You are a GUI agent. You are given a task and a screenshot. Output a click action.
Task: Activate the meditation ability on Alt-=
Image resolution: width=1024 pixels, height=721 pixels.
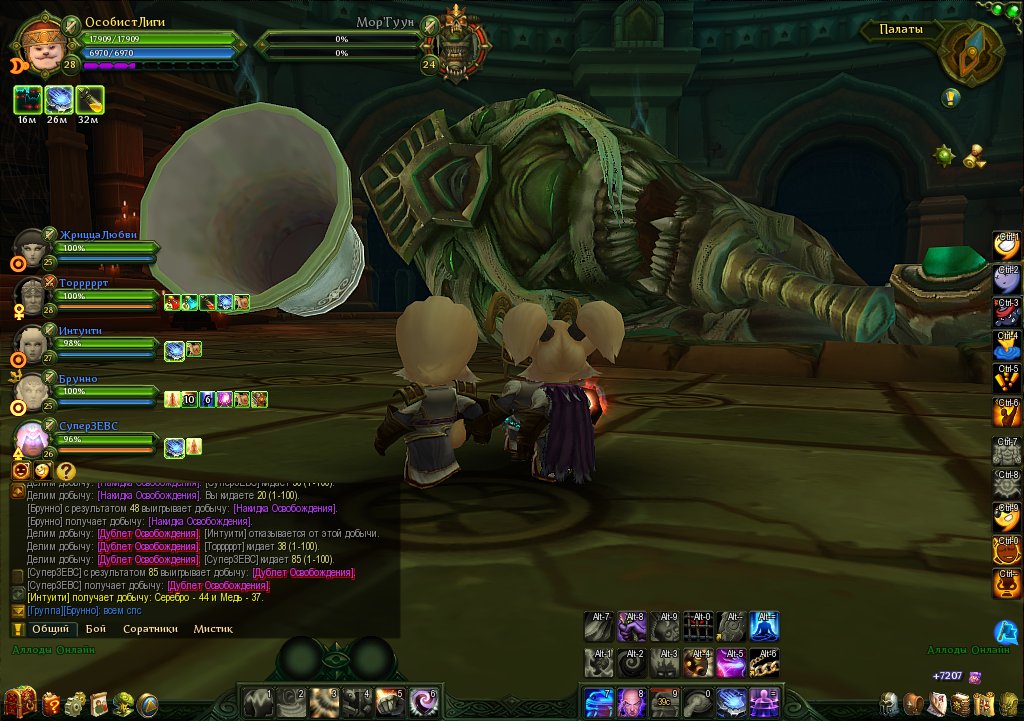tap(764, 628)
